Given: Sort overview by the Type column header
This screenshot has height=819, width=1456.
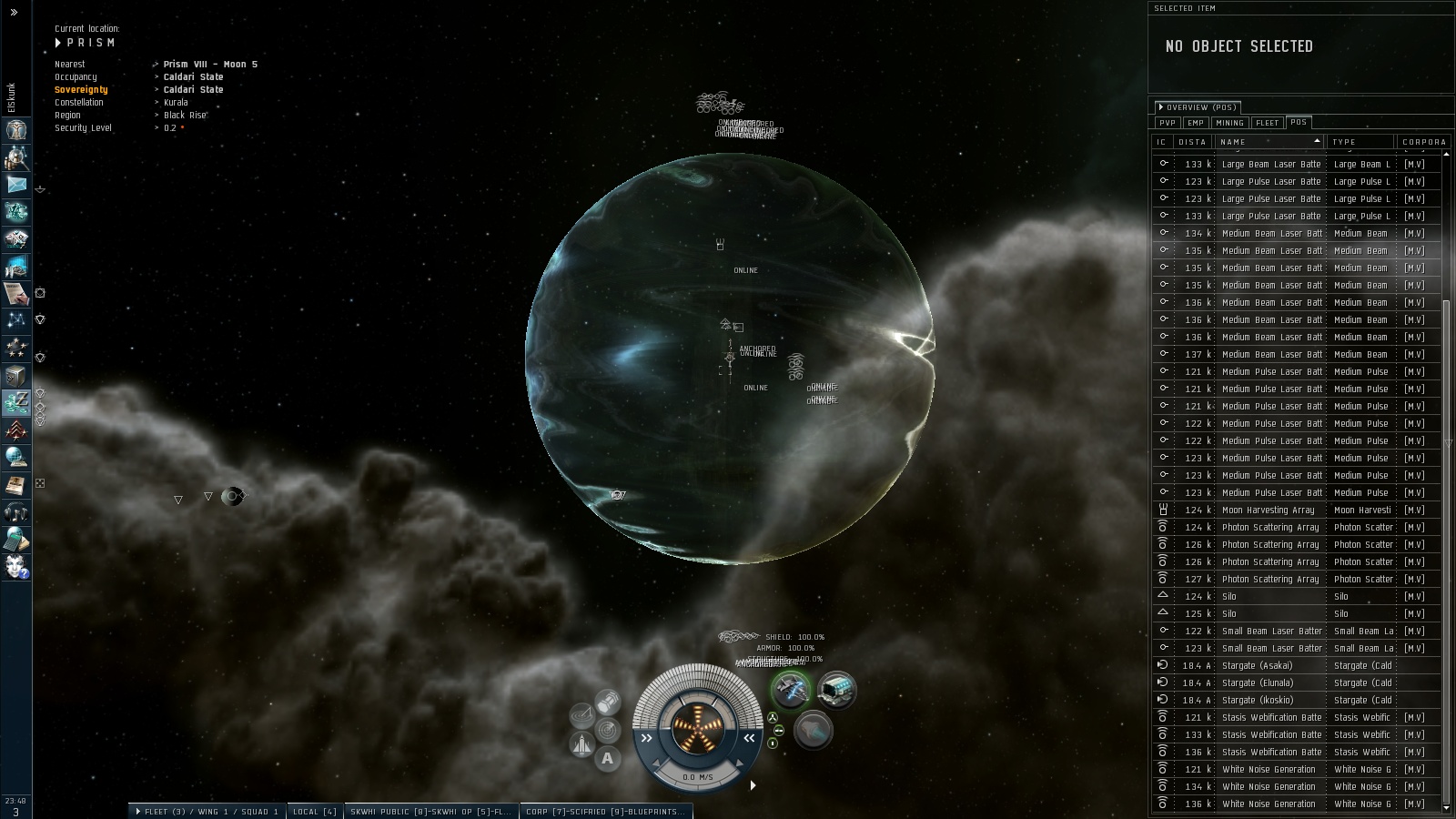Looking at the screenshot, I should (x=1361, y=142).
